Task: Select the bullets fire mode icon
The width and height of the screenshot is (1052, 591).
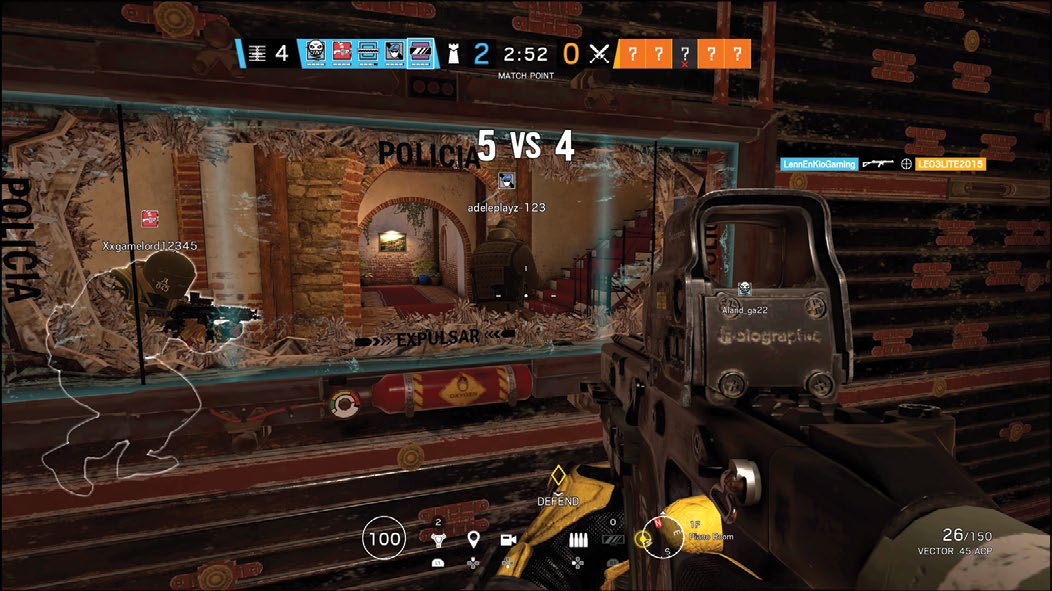Action: coord(578,540)
